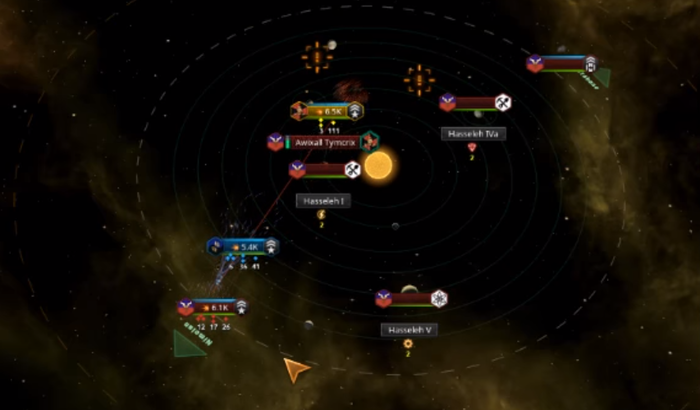The image size is (700, 410).
Task: Select the Hasseleh I planet label
Action: click(323, 201)
